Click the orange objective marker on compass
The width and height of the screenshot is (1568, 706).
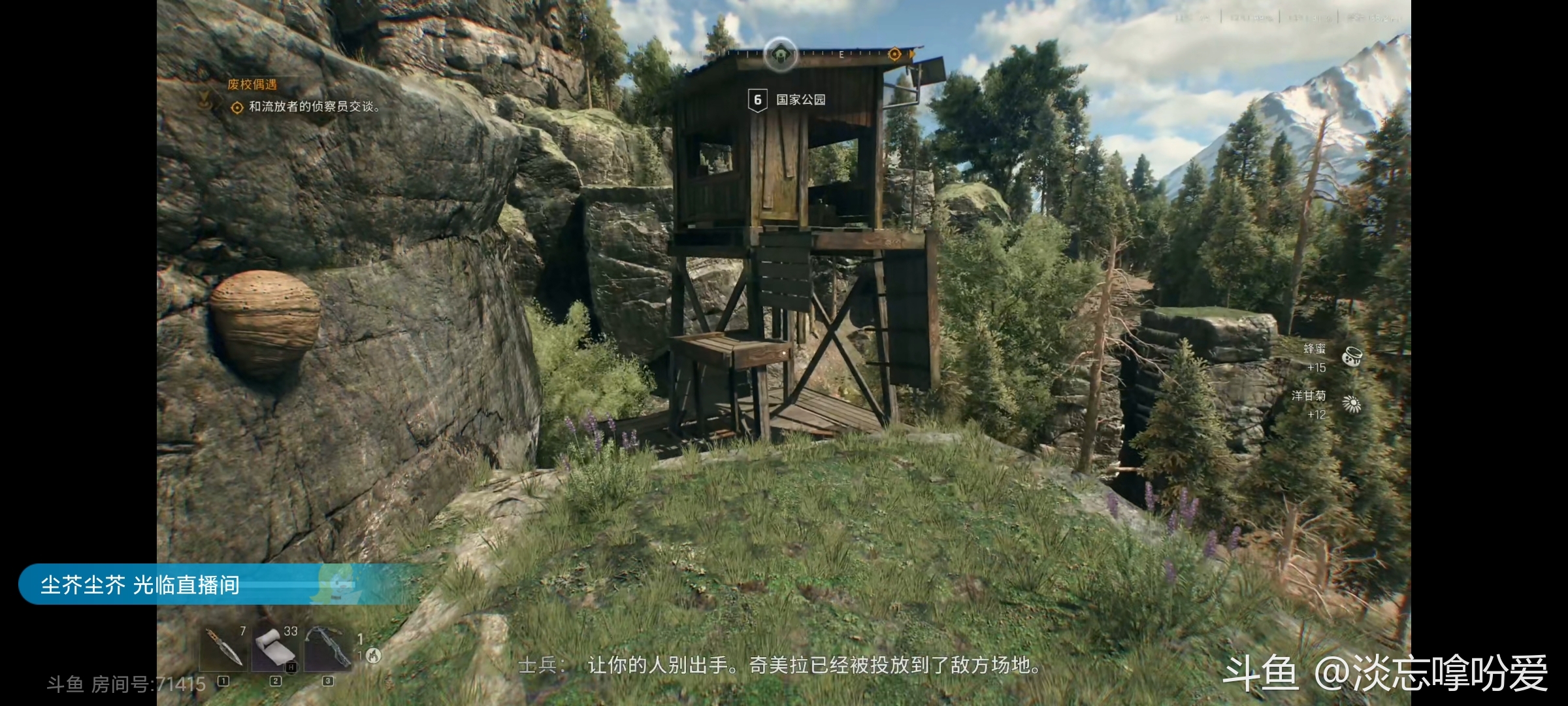coord(894,54)
